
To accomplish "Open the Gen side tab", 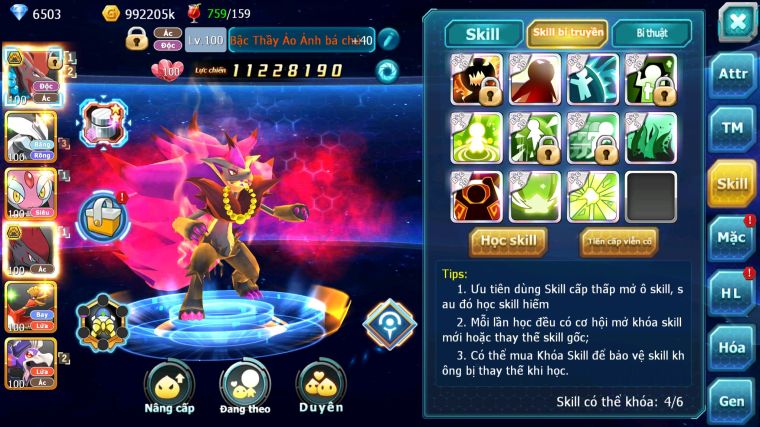I will pyautogui.click(x=732, y=399).
